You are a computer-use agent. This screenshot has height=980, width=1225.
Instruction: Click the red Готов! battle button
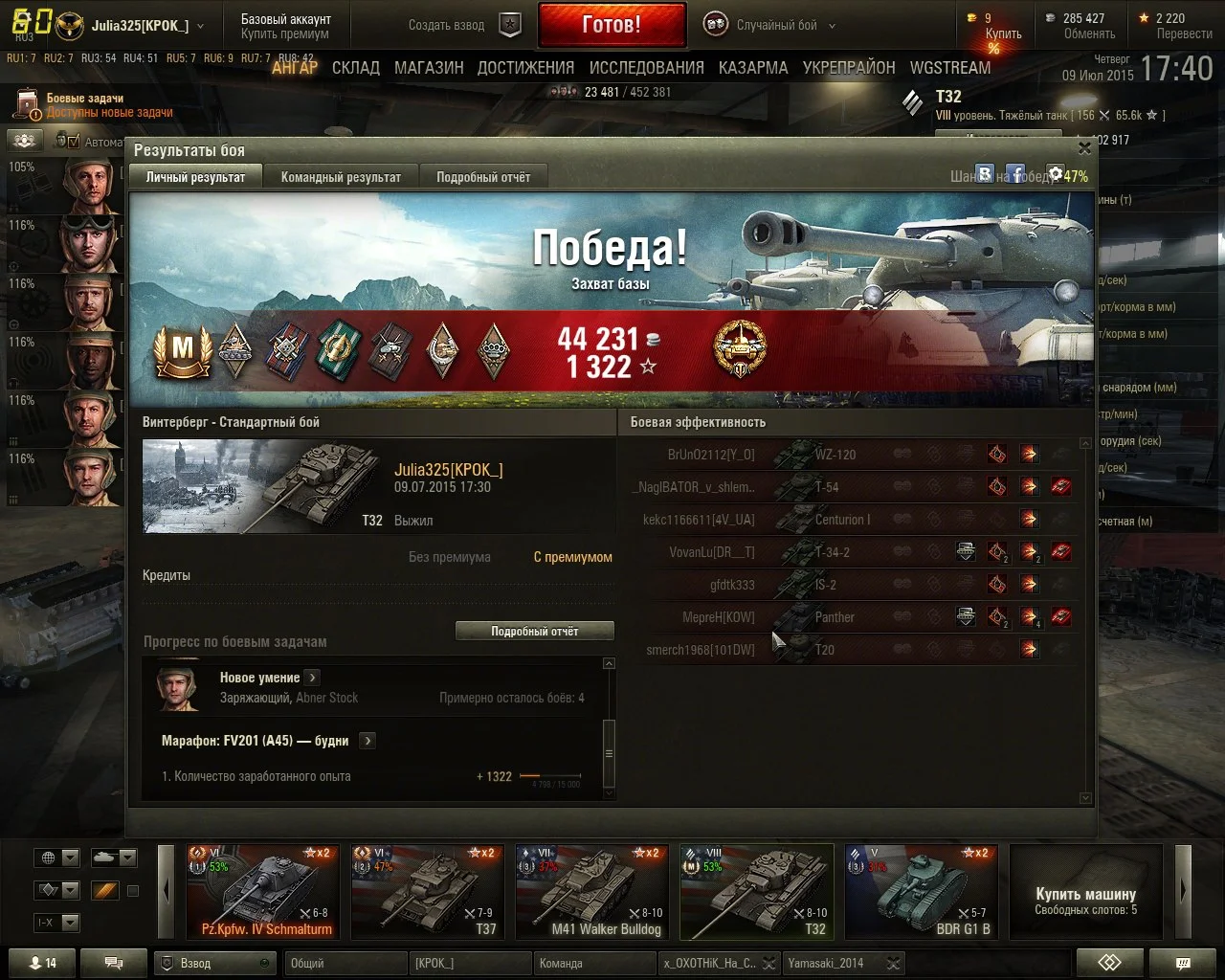click(612, 25)
